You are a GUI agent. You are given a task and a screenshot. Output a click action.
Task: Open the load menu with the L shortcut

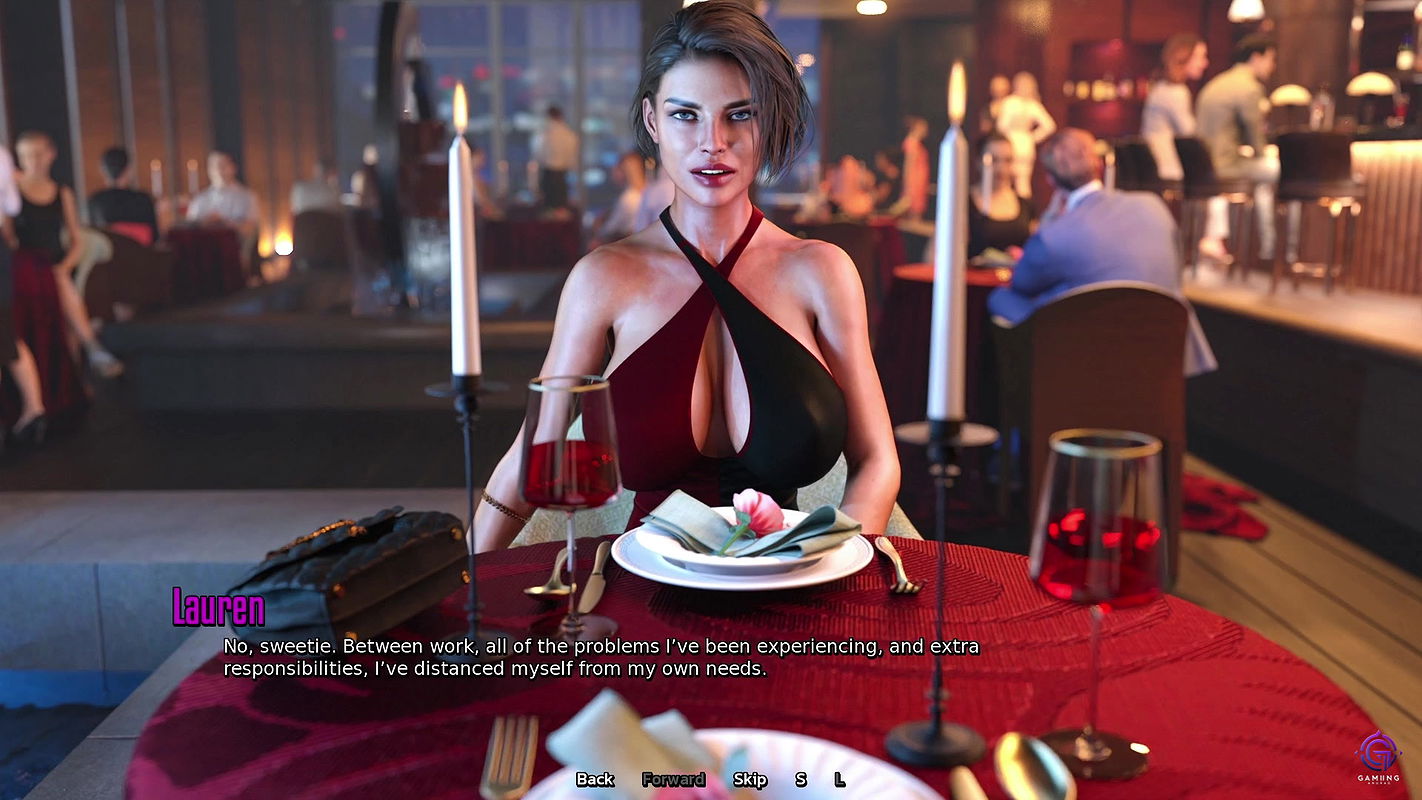point(838,779)
